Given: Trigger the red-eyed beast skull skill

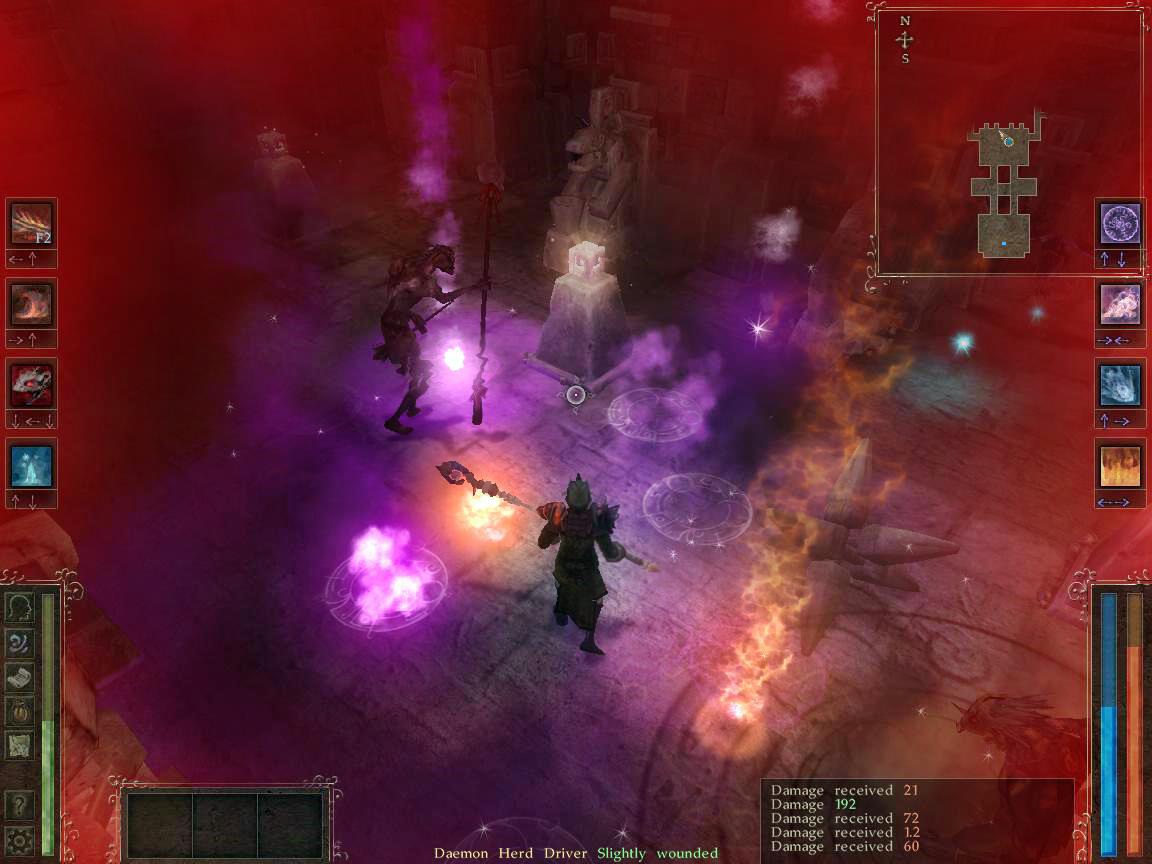Looking at the screenshot, I should pyautogui.click(x=31, y=384).
